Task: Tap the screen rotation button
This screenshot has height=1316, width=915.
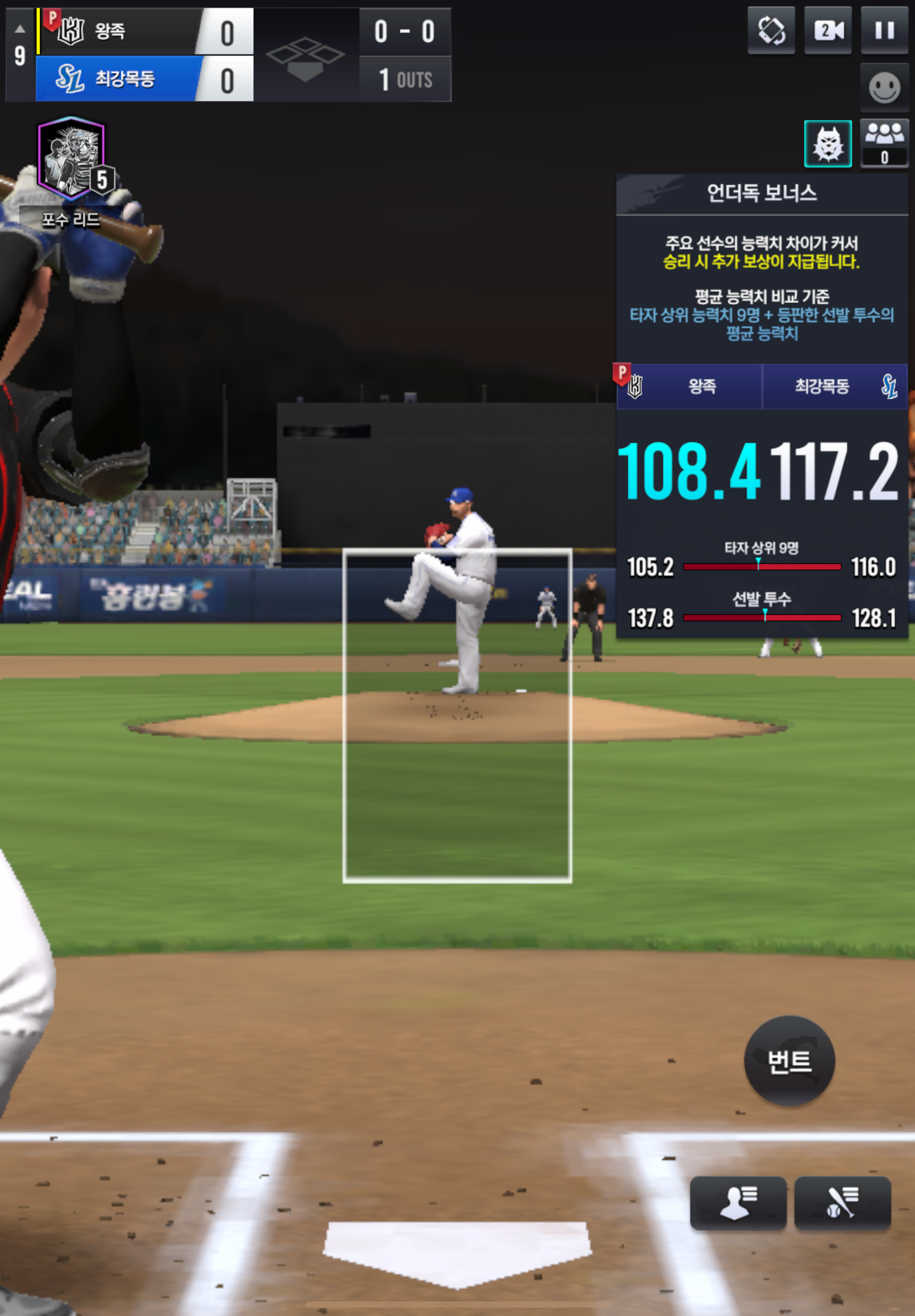Action: click(x=771, y=31)
